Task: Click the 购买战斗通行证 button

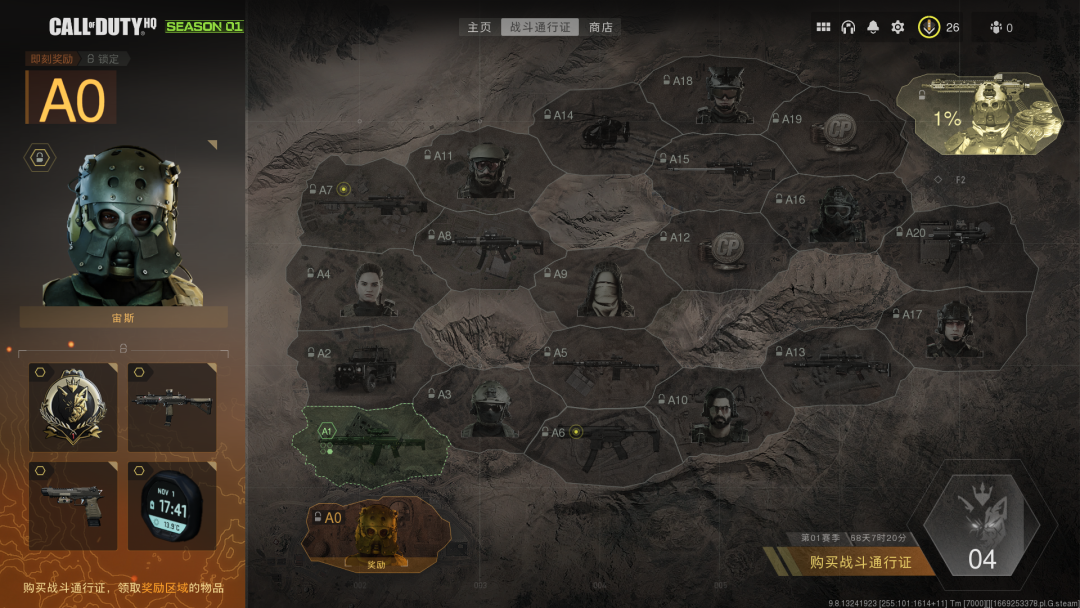Action: pyautogui.click(x=860, y=562)
